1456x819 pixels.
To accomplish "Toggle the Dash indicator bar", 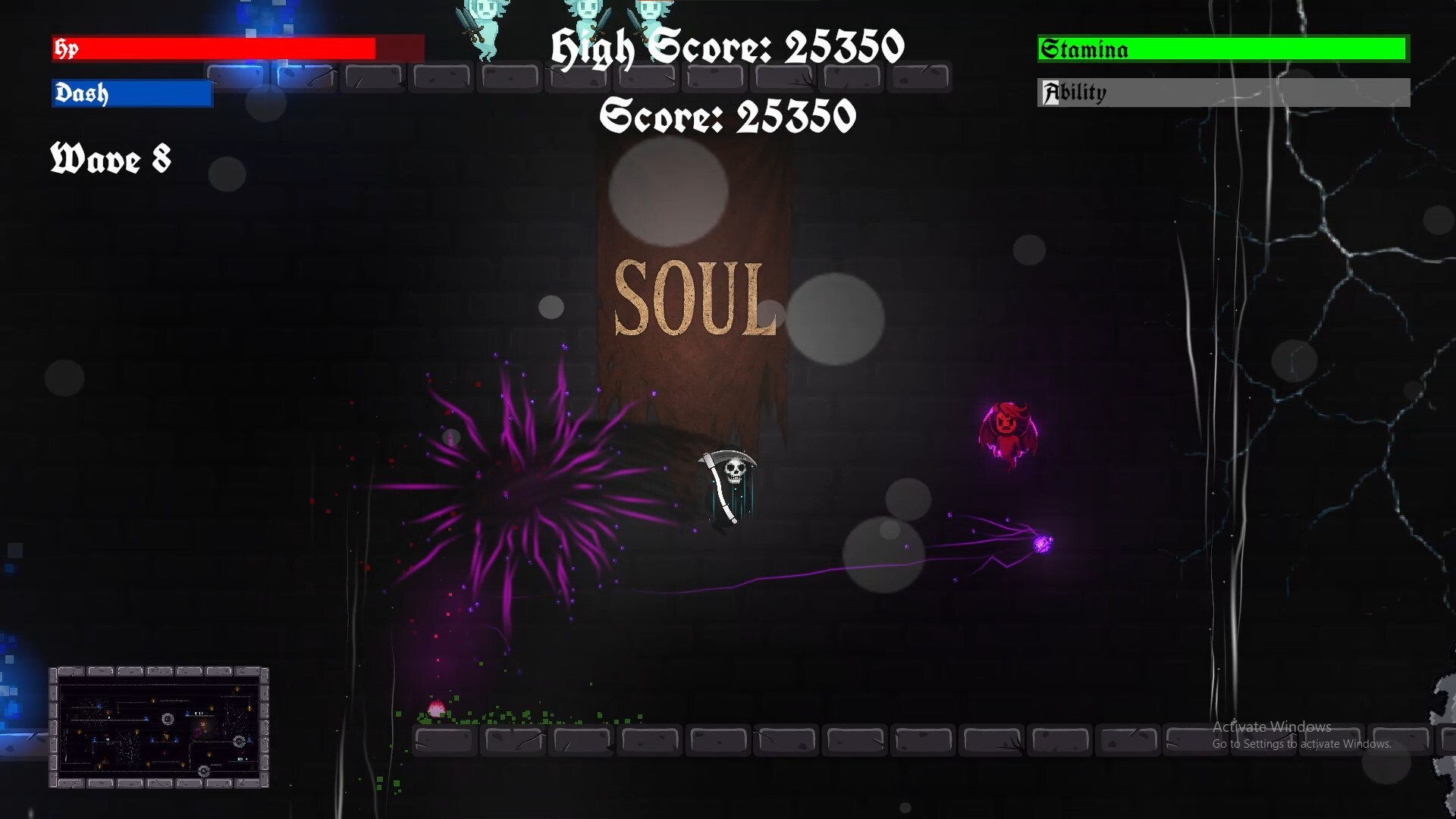I will pyautogui.click(x=130, y=94).
